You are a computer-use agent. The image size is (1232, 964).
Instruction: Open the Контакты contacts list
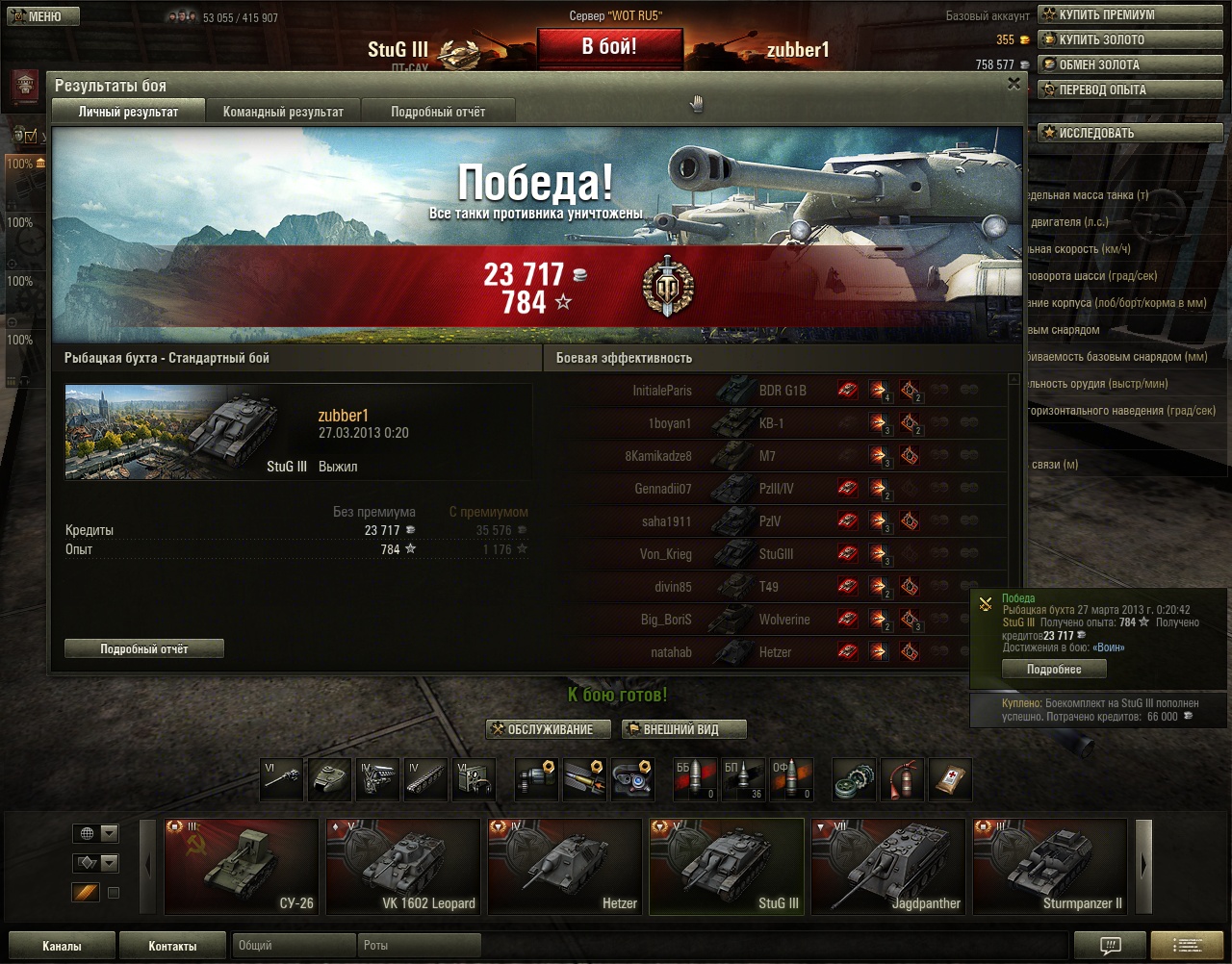pos(172,946)
